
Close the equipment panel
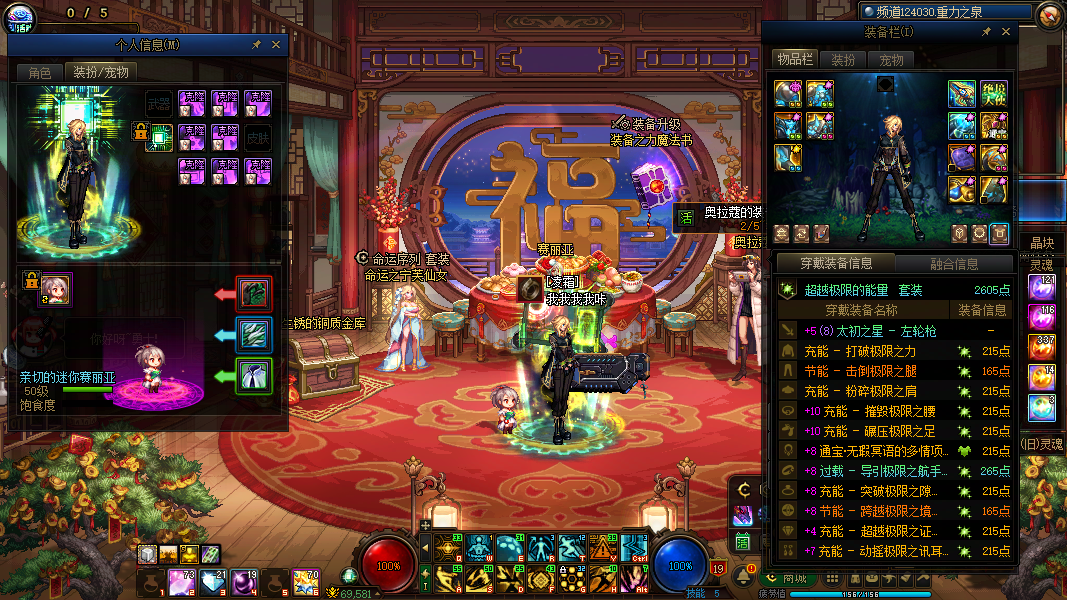[x=1005, y=32]
